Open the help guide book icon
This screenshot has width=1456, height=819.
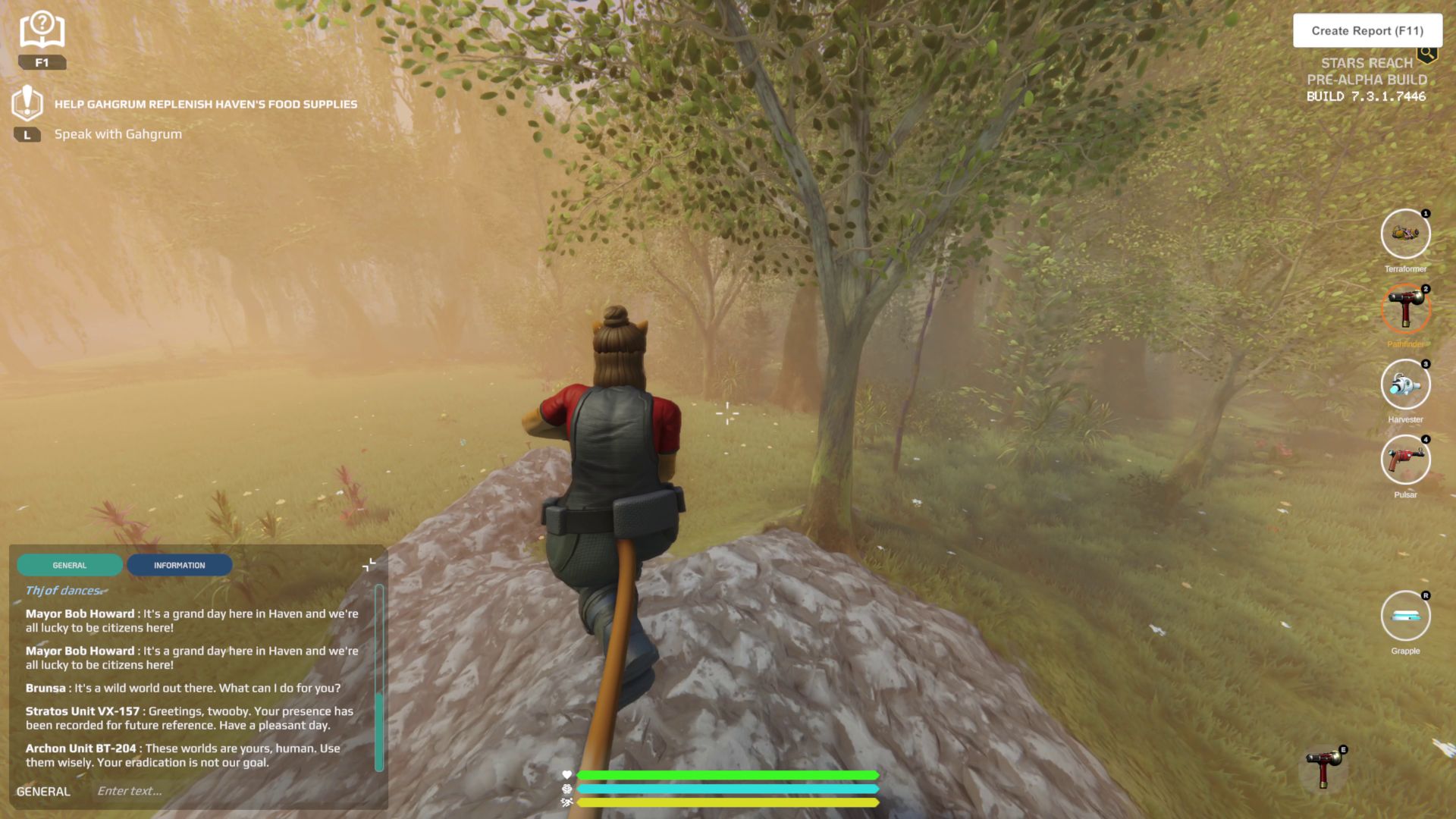pos(42,31)
